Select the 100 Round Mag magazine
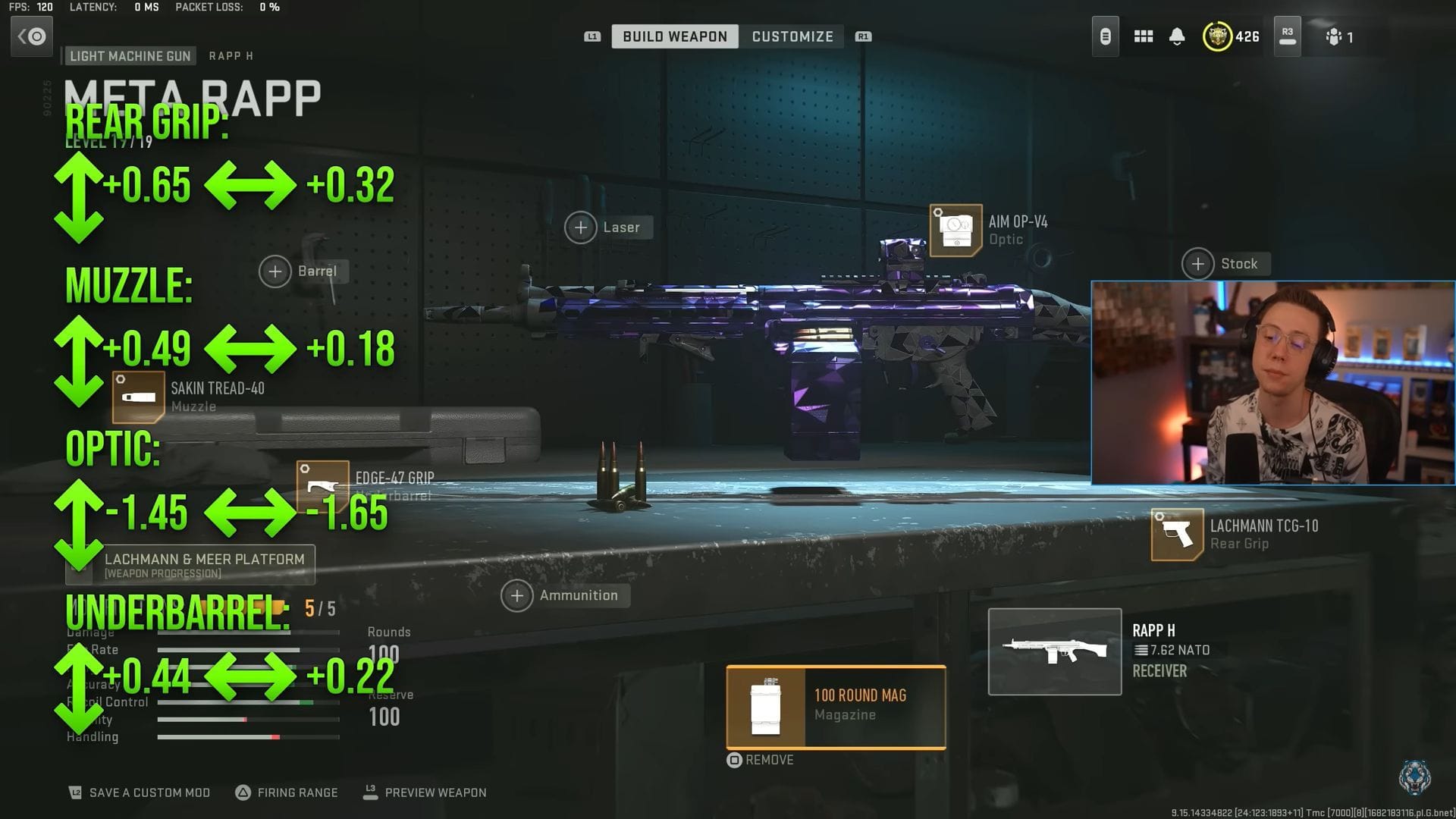Screen dimensions: 1456x819 [834, 705]
